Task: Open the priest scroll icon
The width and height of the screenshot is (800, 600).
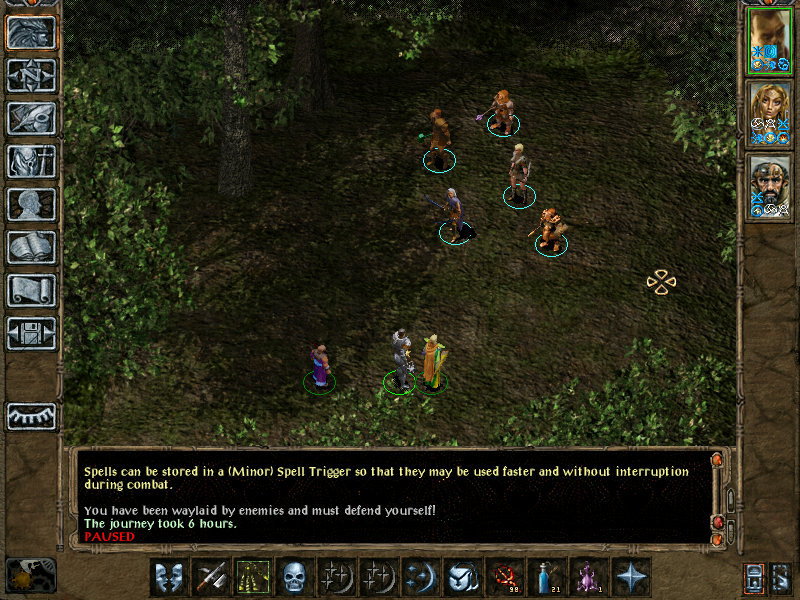Action: point(31,290)
